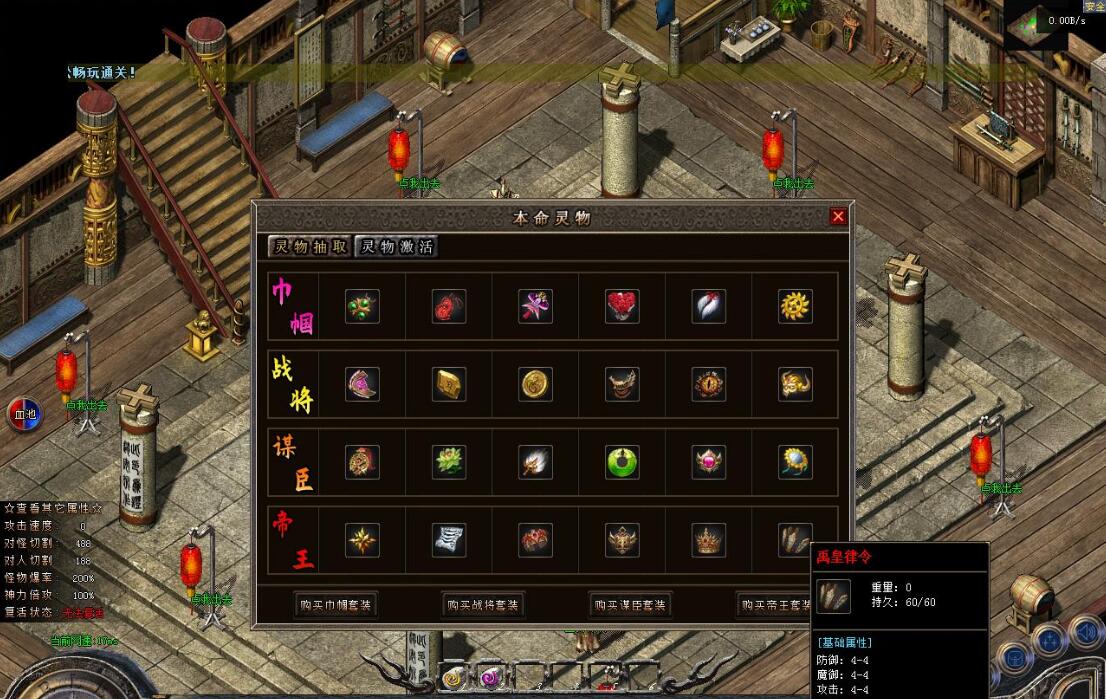The width and height of the screenshot is (1106, 699).
Task: Choose the golden four-point star item
Action: tap(362, 540)
